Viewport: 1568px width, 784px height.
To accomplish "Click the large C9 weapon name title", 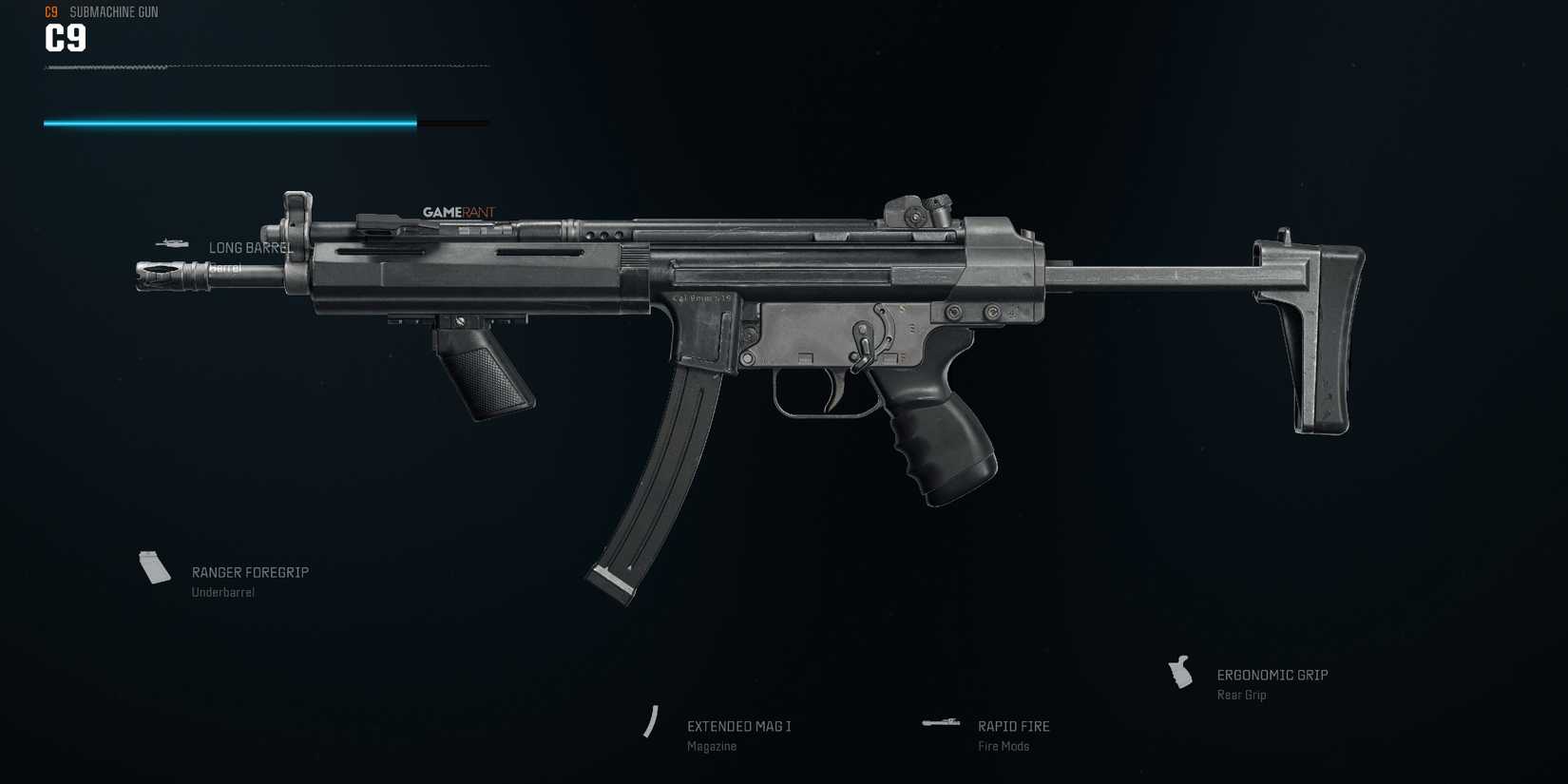I will tap(65, 40).
